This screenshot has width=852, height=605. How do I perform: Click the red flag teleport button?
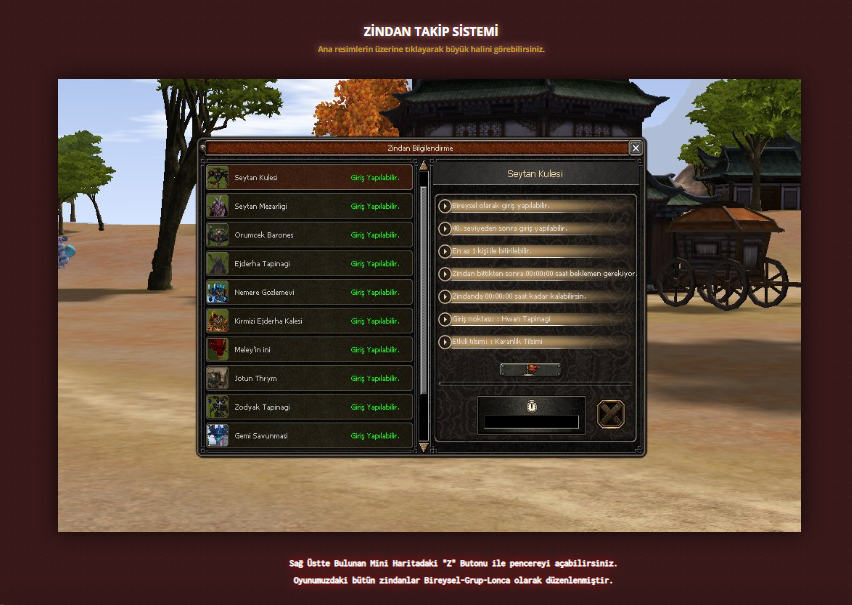(530, 369)
